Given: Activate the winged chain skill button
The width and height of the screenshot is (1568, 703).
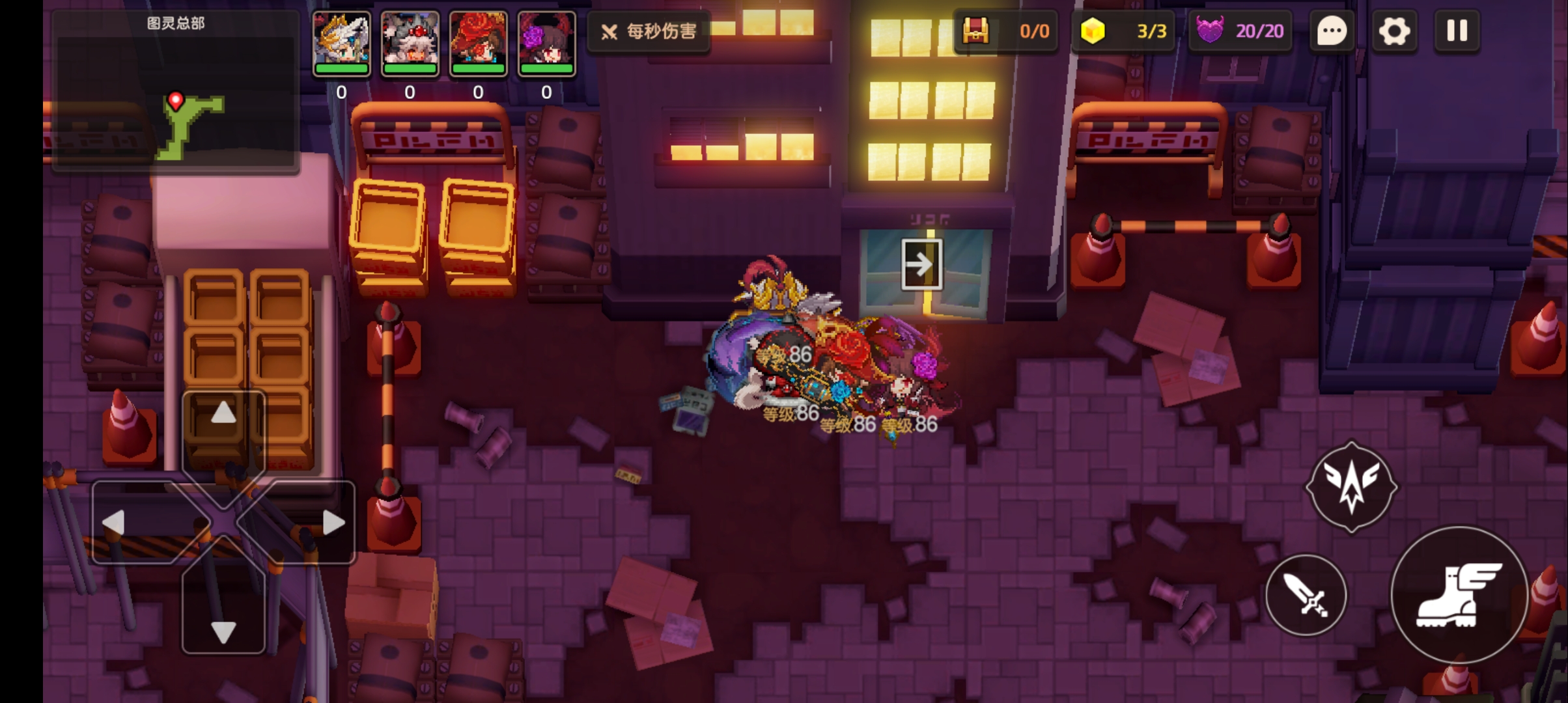Looking at the screenshot, I should point(1351,486).
